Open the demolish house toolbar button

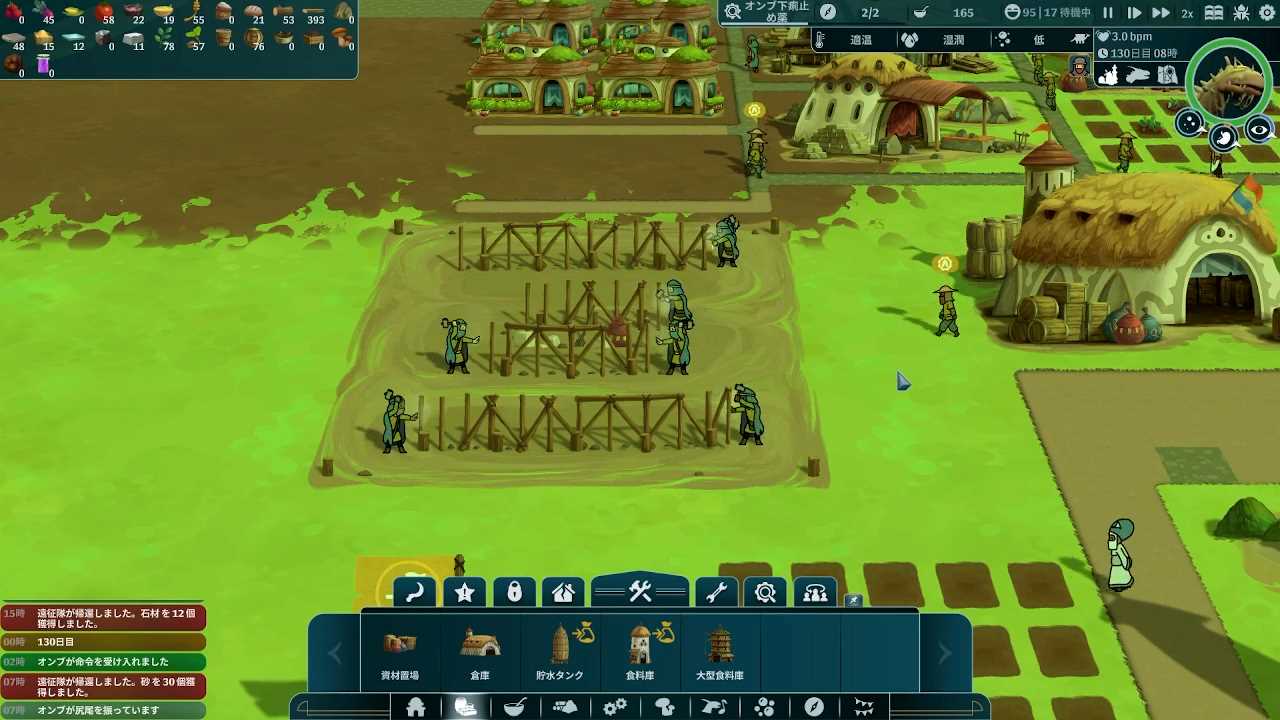(563, 593)
